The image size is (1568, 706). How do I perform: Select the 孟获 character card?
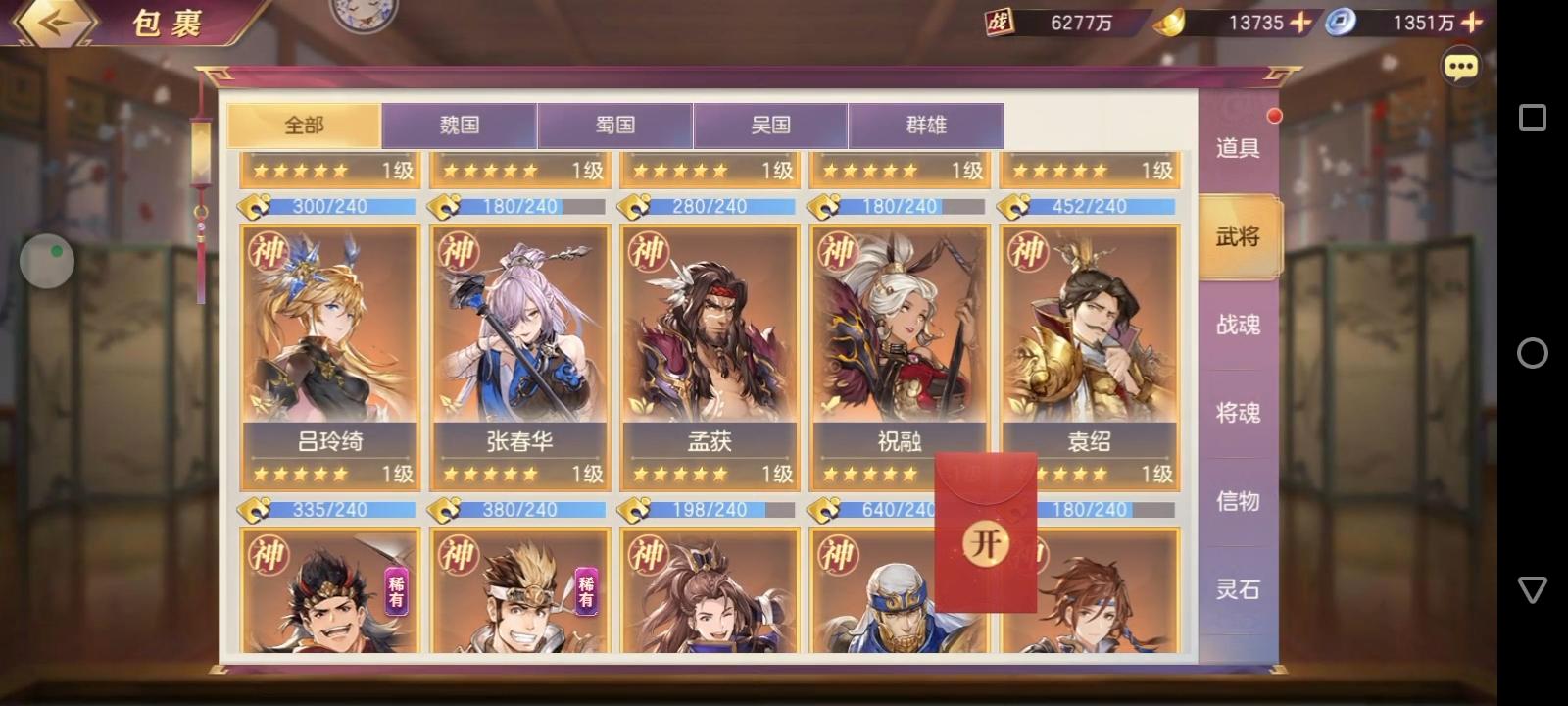(708, 353)
